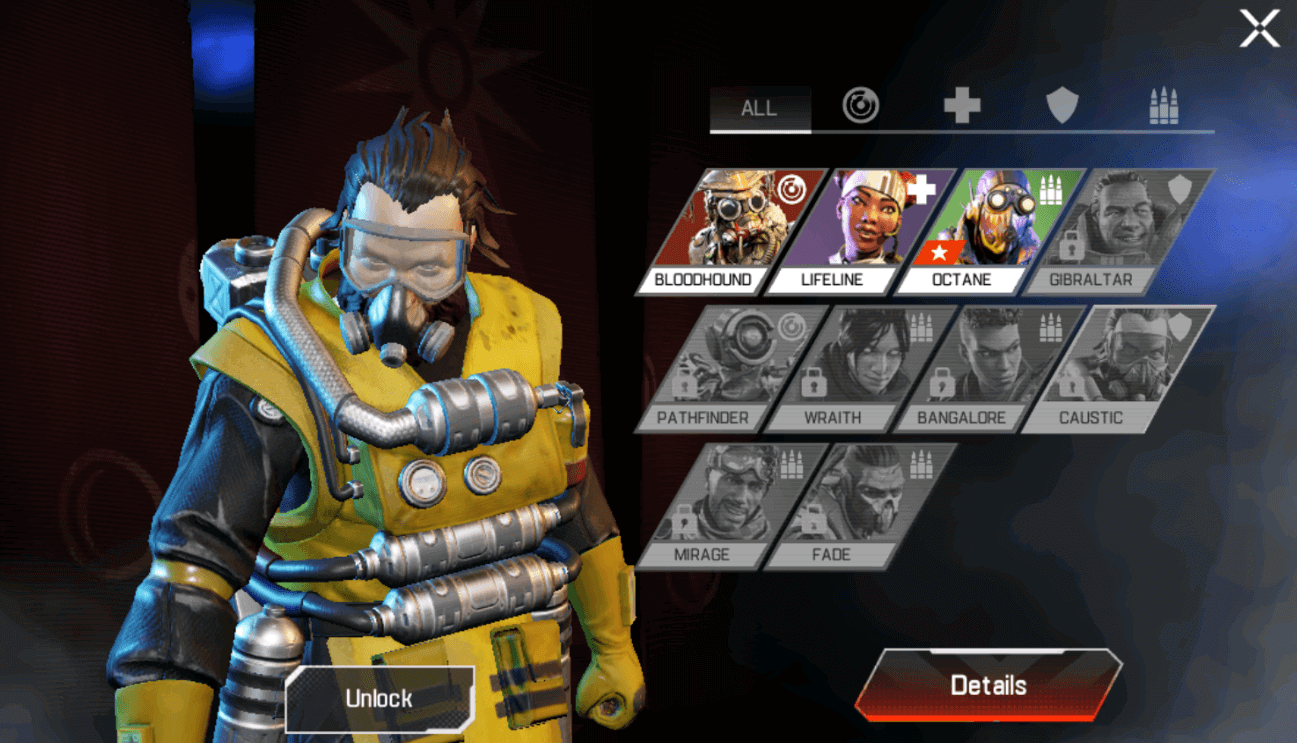
Task: Open Details for the selected legend
Action: pyautogui.click(x=987, y=685)
